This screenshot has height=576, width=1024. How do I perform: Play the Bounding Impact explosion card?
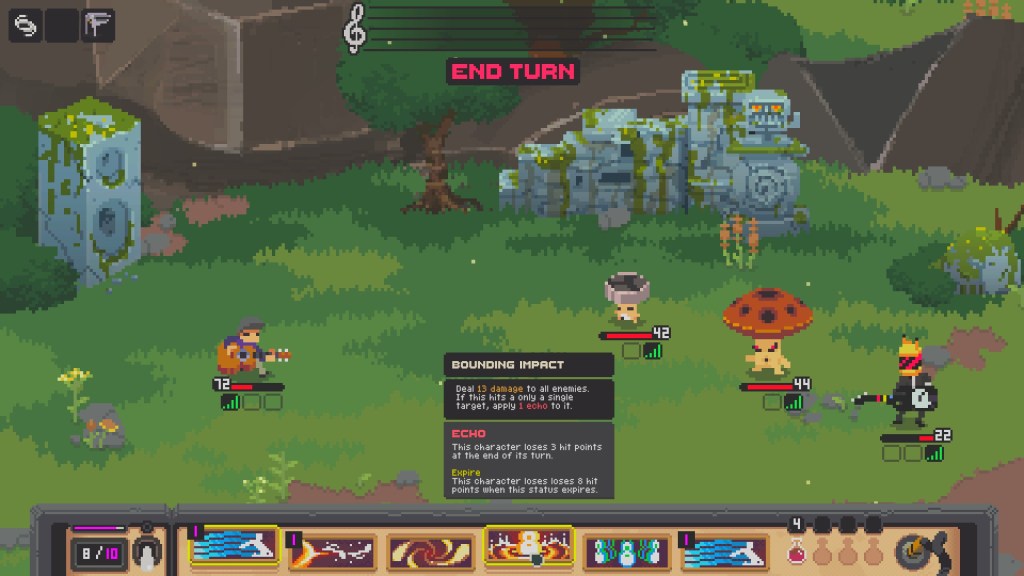point(528,548)
